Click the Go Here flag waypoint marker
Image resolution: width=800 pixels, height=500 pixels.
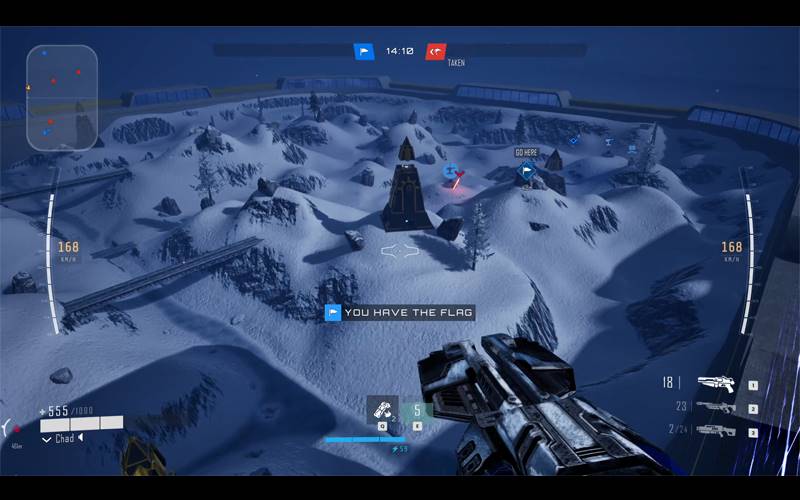(526, 172)
